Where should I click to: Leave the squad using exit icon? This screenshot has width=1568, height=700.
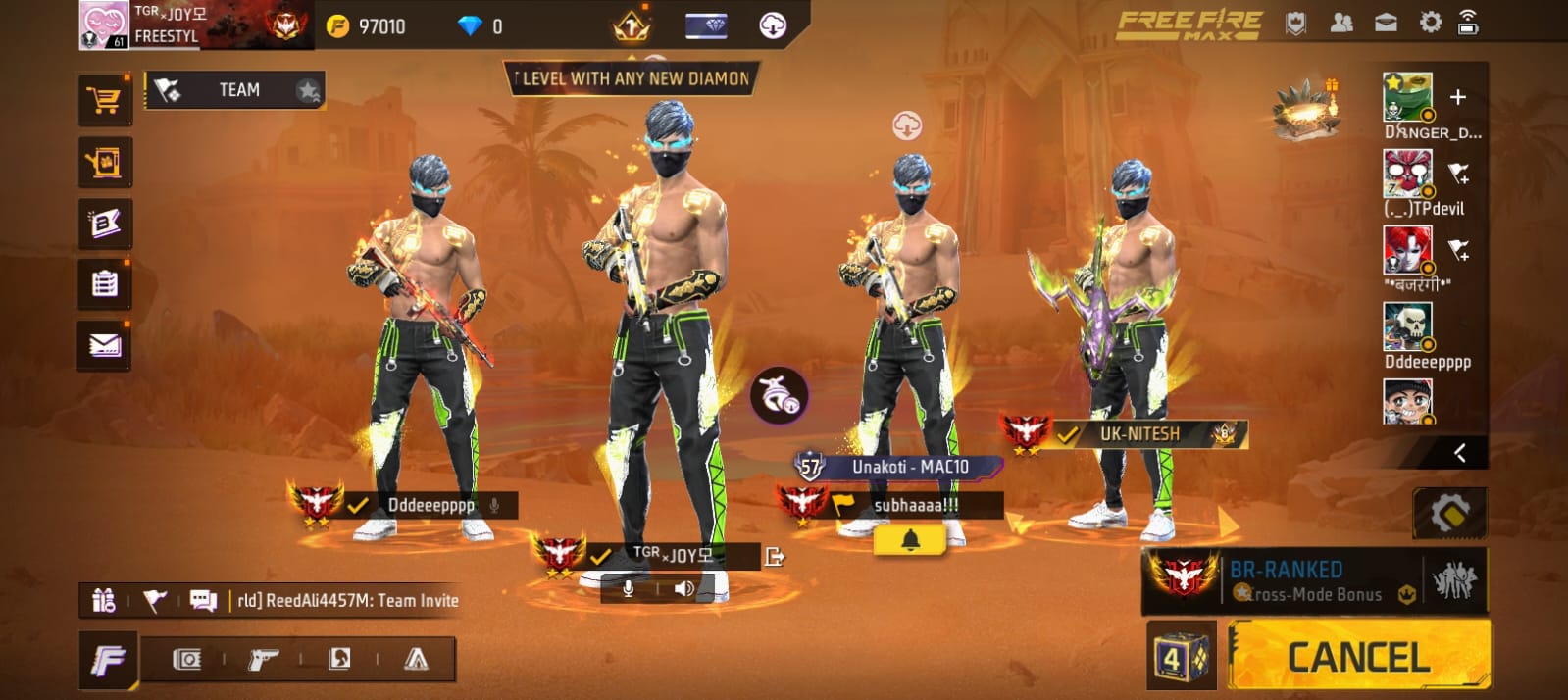pyautogui.click(x=775, y=557)
